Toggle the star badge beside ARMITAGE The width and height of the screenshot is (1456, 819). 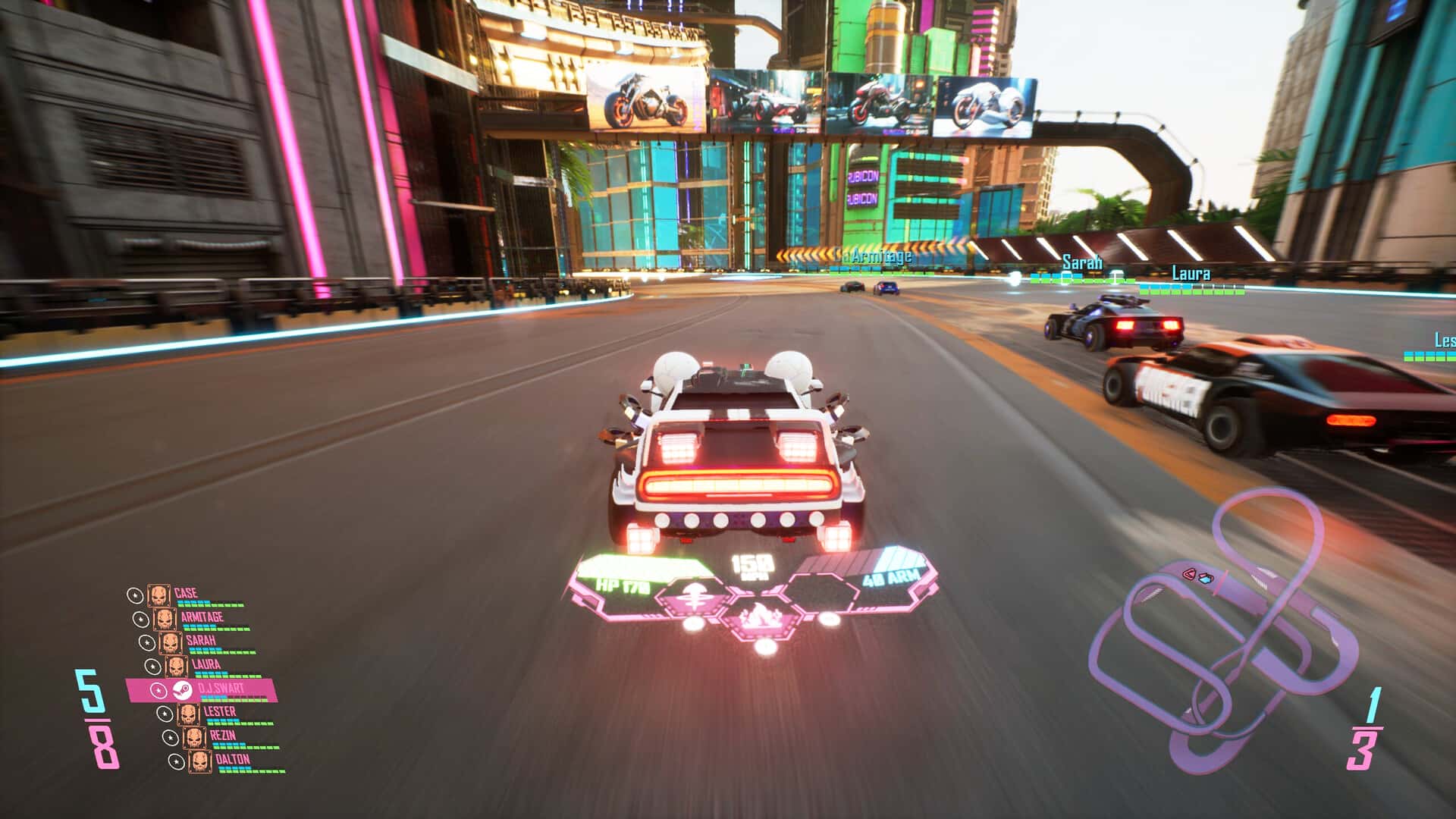(140, 619)
